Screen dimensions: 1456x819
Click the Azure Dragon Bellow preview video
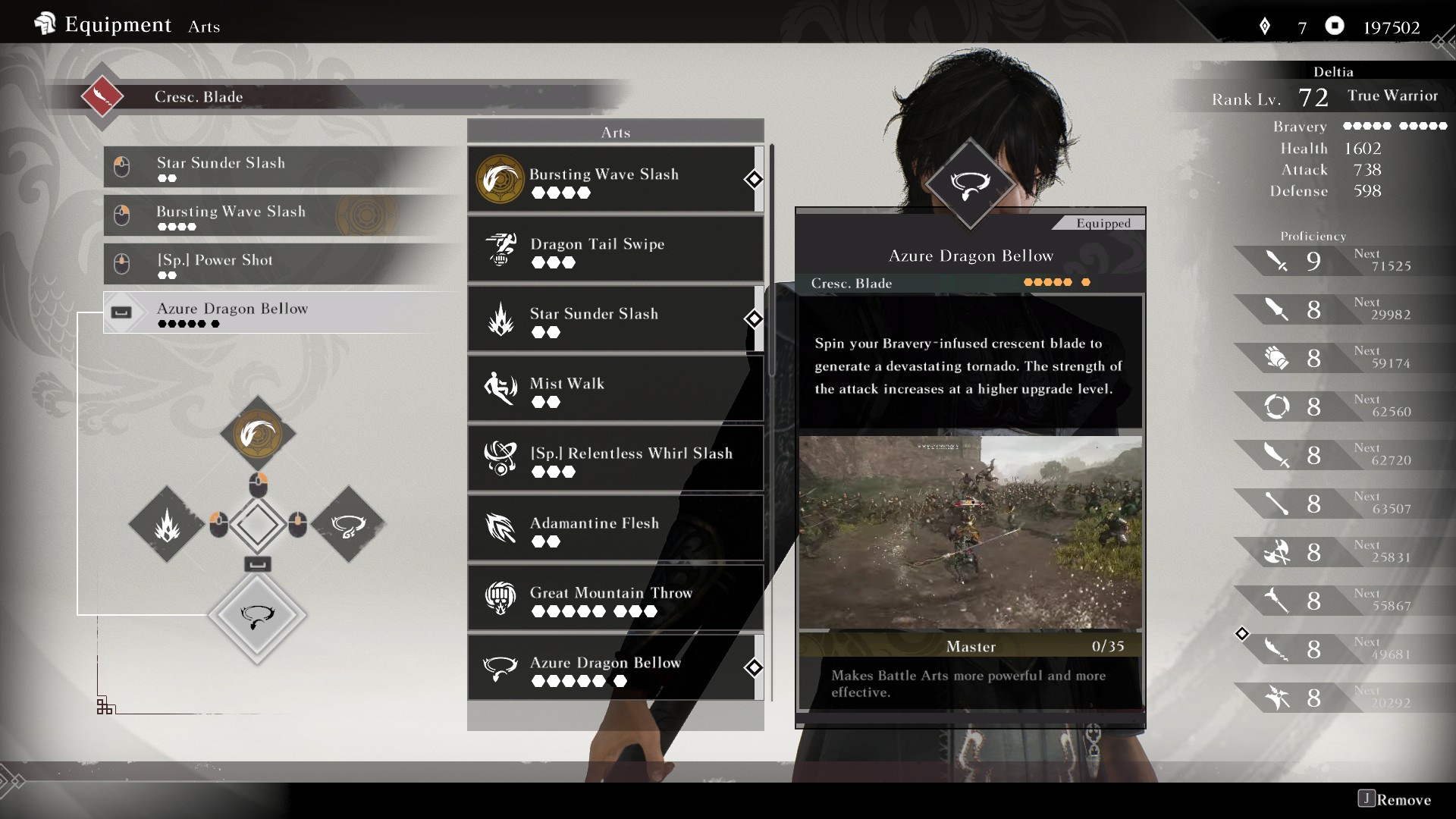pos(970,532)
